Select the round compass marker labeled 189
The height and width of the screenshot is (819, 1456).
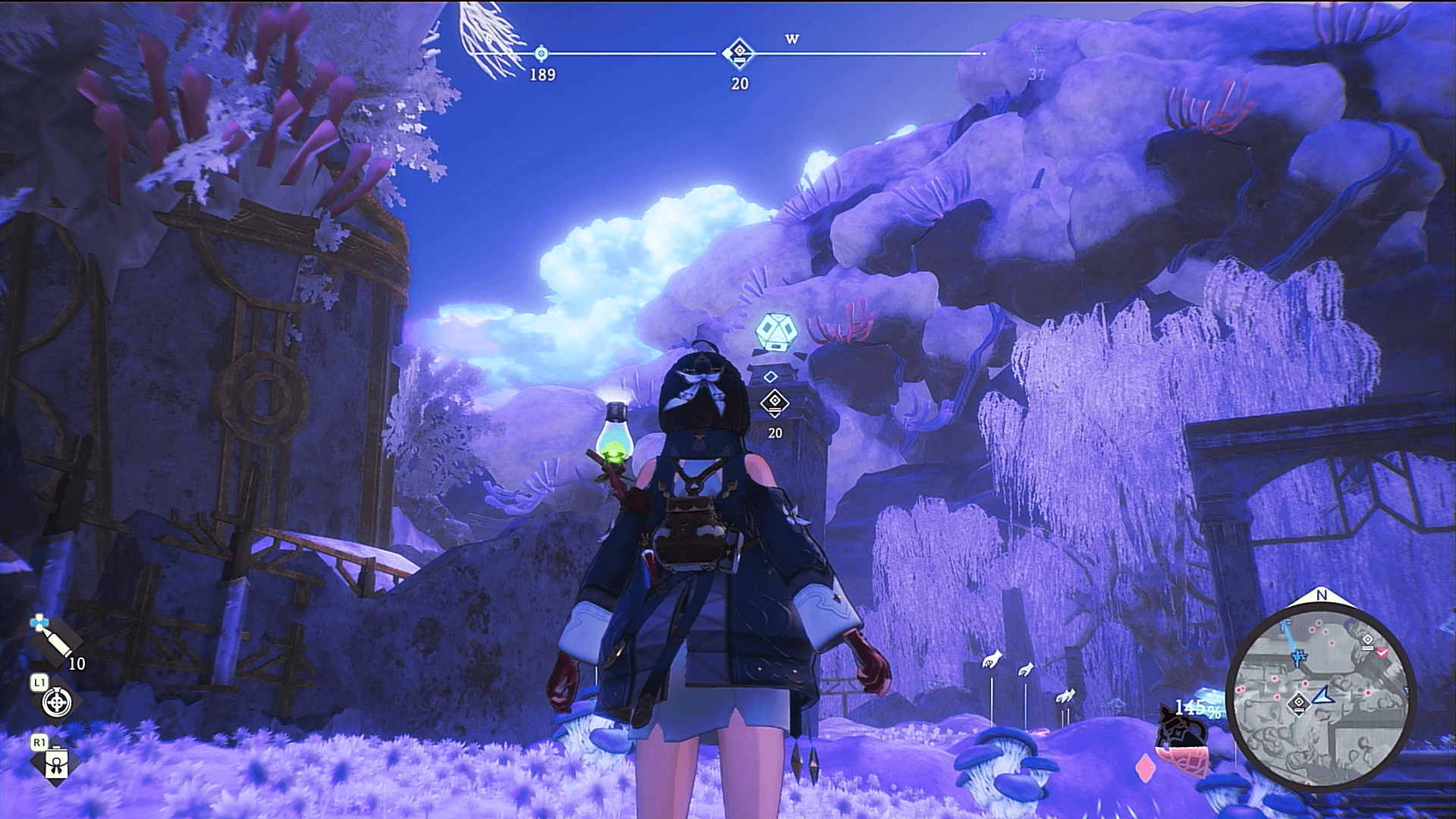point(541,54)
